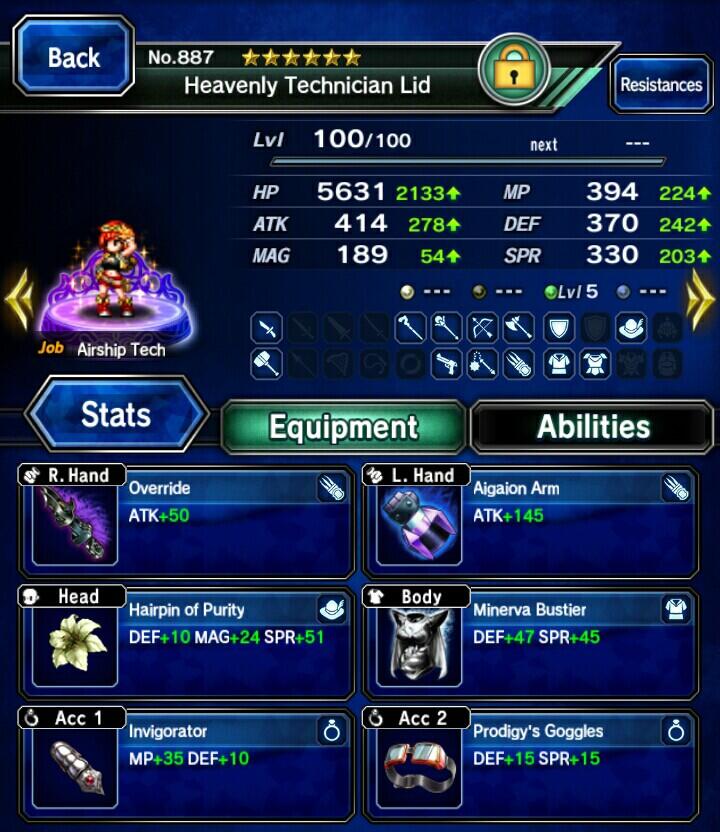Toggle the unit lock padlock icon
Viewport: 720px width, 832px height.
click(x=514, y=70)
